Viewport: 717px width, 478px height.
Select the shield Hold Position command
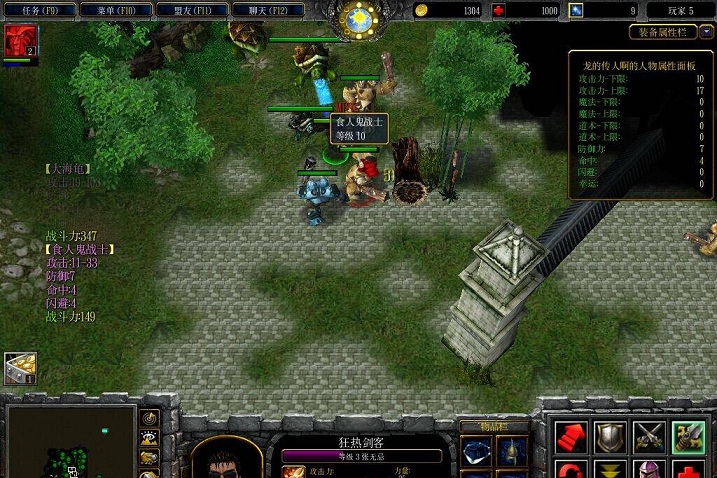click(x=610, y=437)
